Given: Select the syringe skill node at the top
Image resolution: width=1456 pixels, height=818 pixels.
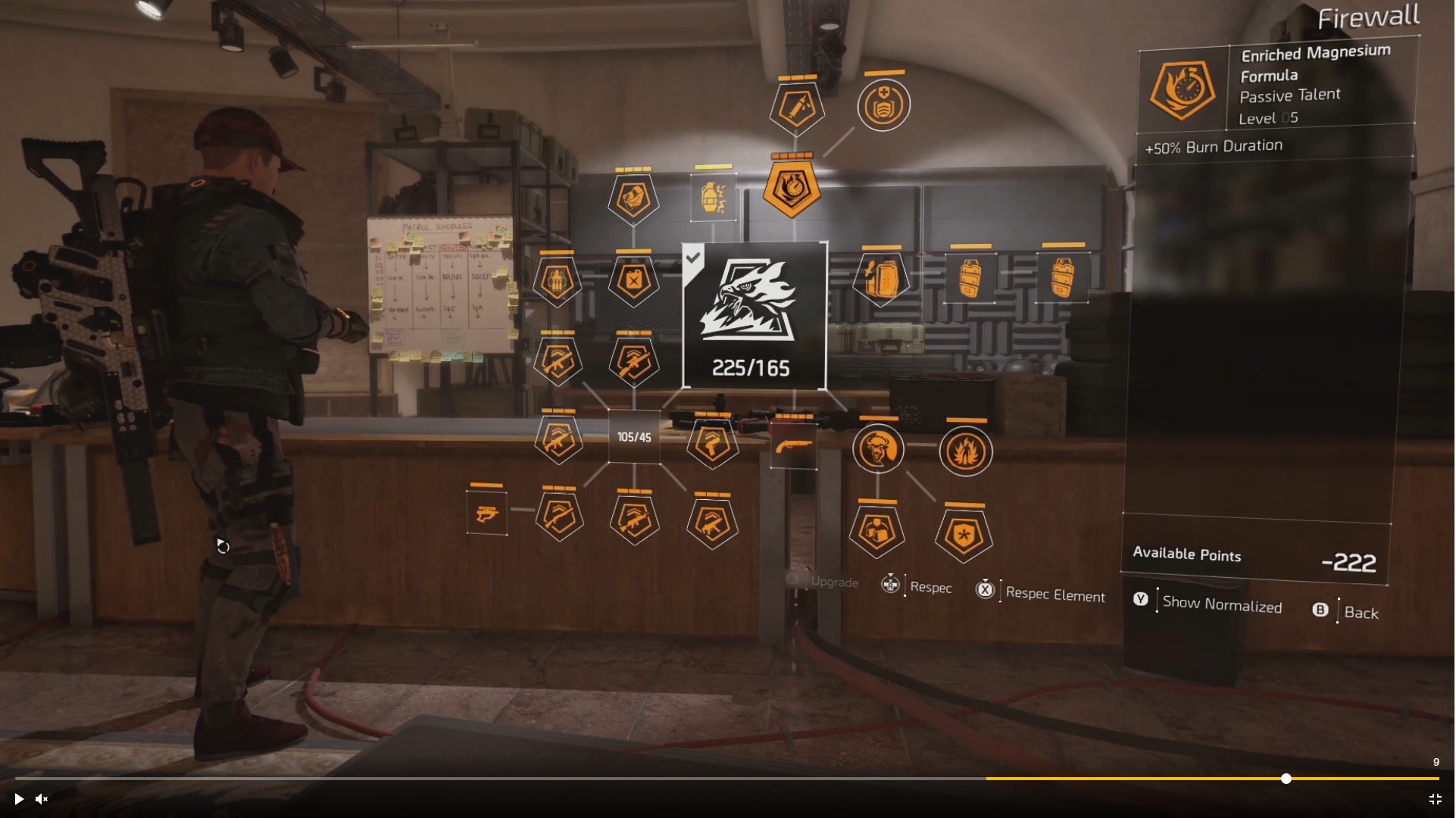Looking at the screenshot, I should (x=795, y=106).
